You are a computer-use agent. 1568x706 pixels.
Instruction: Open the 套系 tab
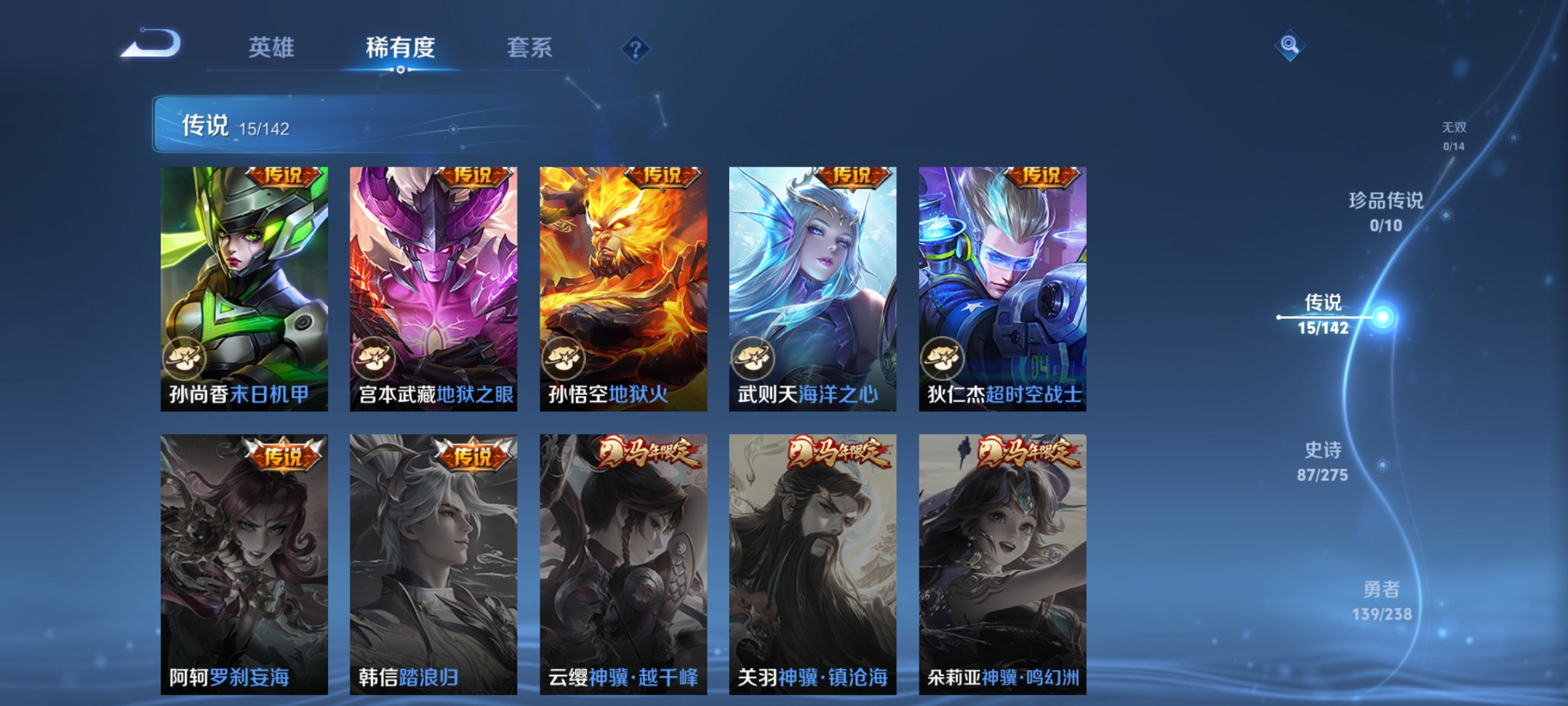(x=529, y=48)
